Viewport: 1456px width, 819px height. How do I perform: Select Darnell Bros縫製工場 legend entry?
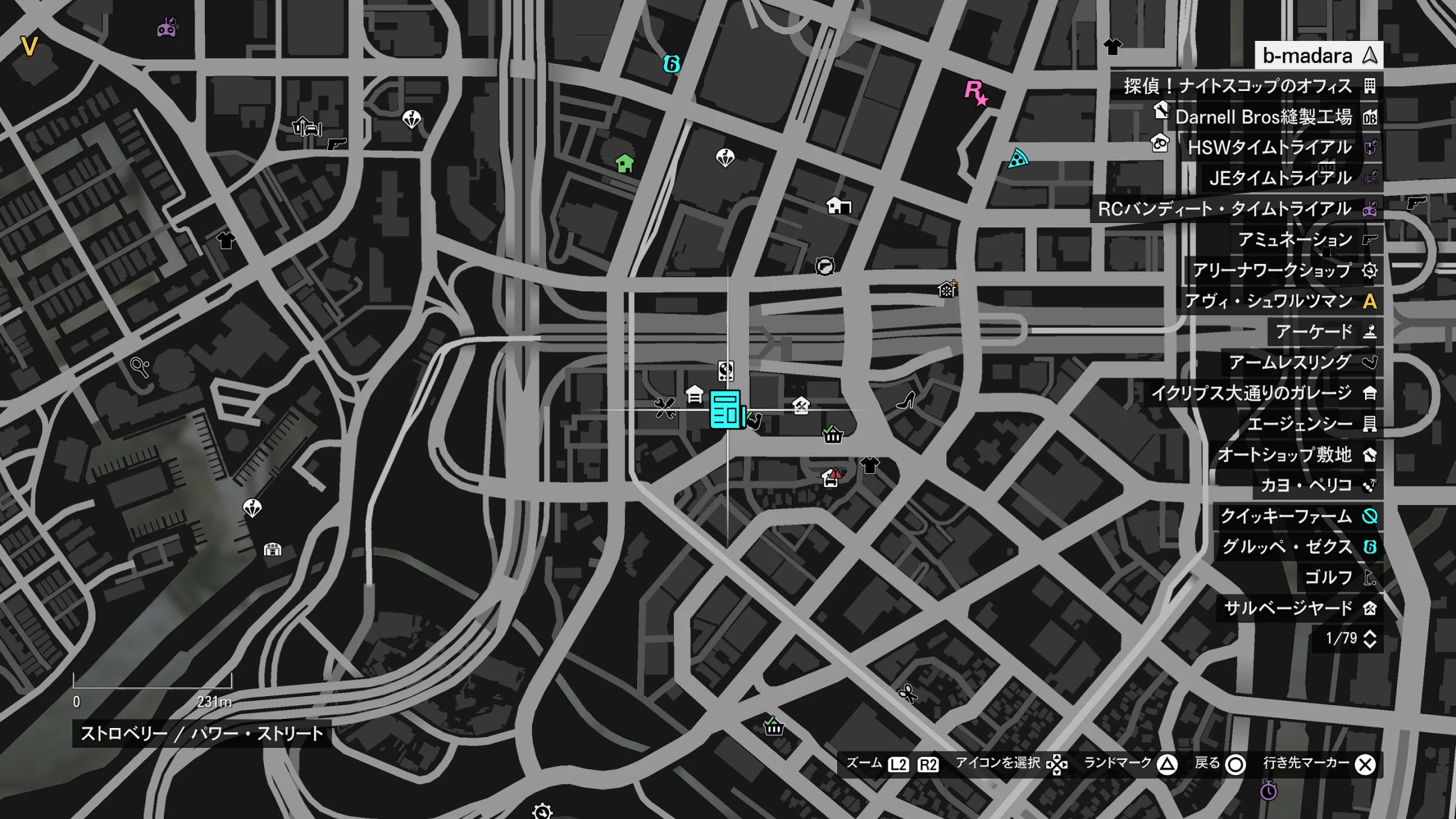1273,117
